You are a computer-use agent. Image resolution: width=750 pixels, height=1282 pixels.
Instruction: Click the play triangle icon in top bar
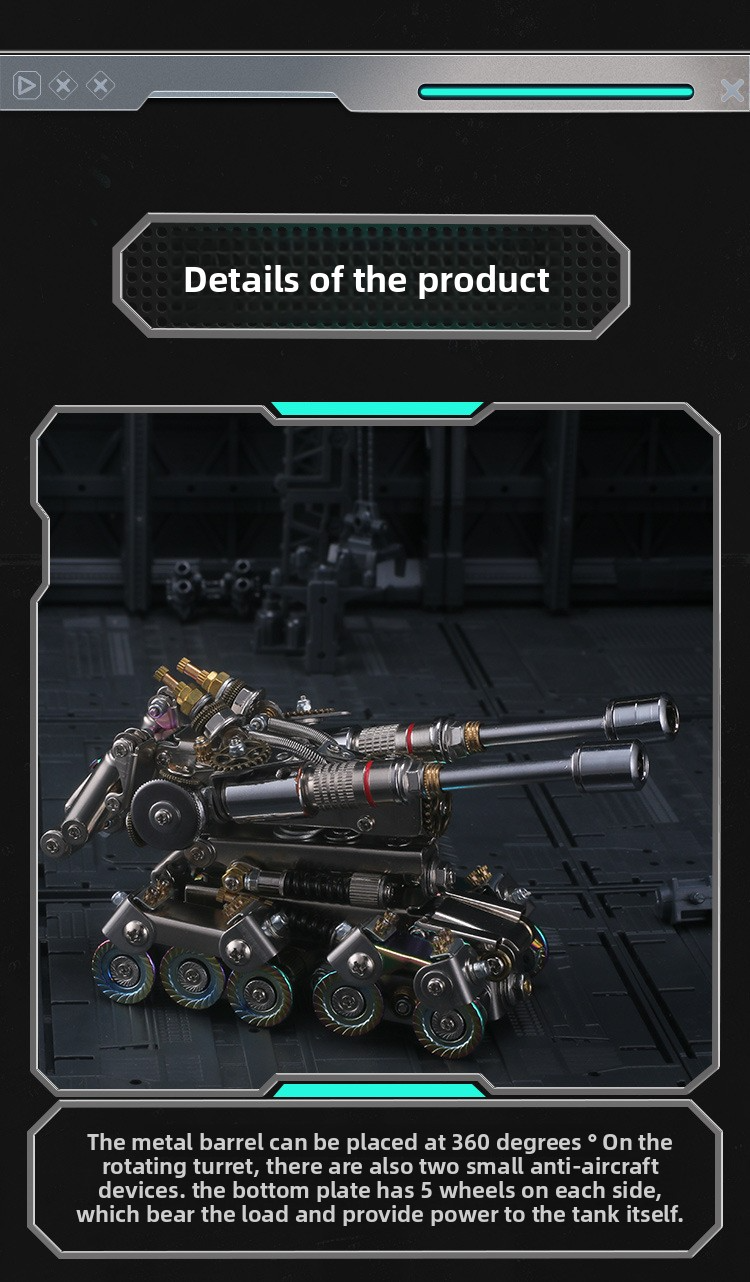click(27, 86)
